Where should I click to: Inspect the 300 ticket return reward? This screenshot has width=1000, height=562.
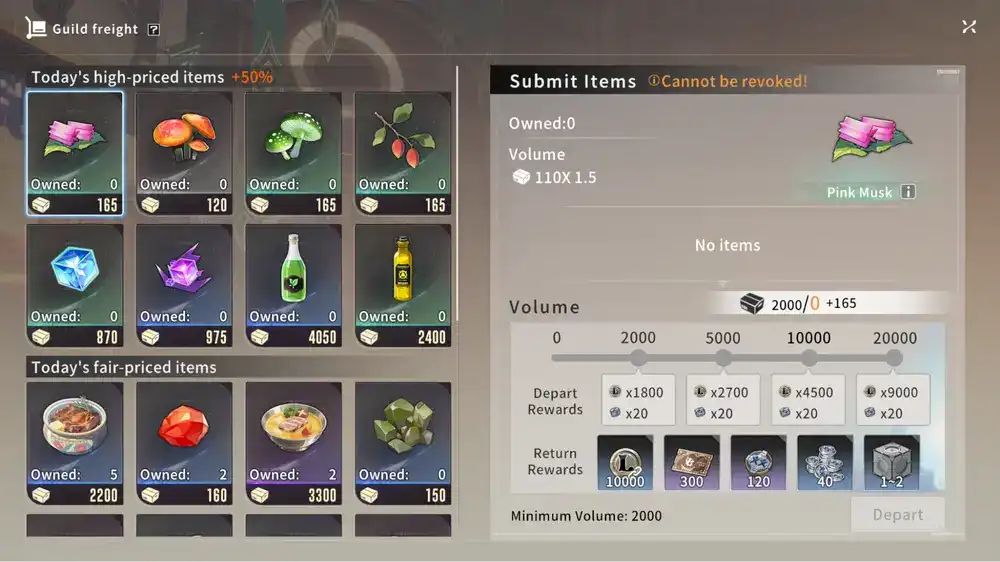(x=691, y=462)
